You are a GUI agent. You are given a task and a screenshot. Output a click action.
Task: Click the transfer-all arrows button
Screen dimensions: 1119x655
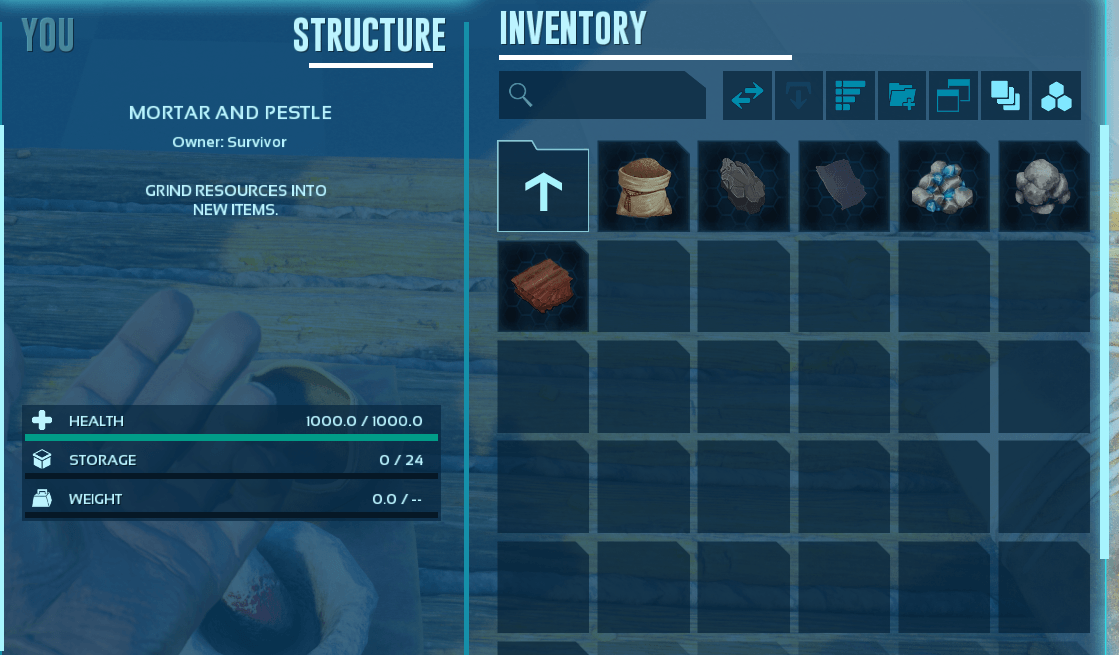click(747, 96)
